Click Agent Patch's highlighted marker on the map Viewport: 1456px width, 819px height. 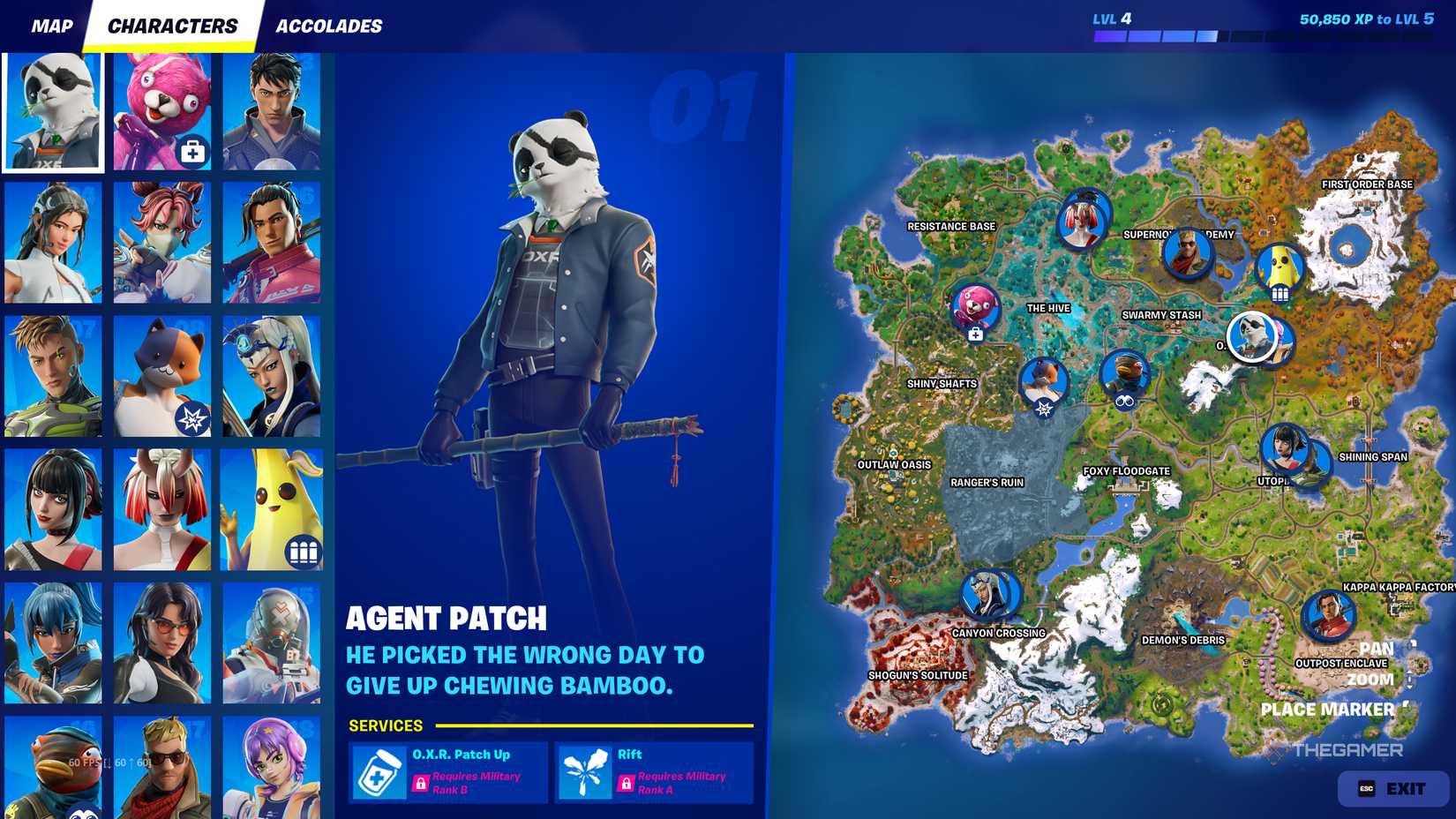pos(1249,337)
